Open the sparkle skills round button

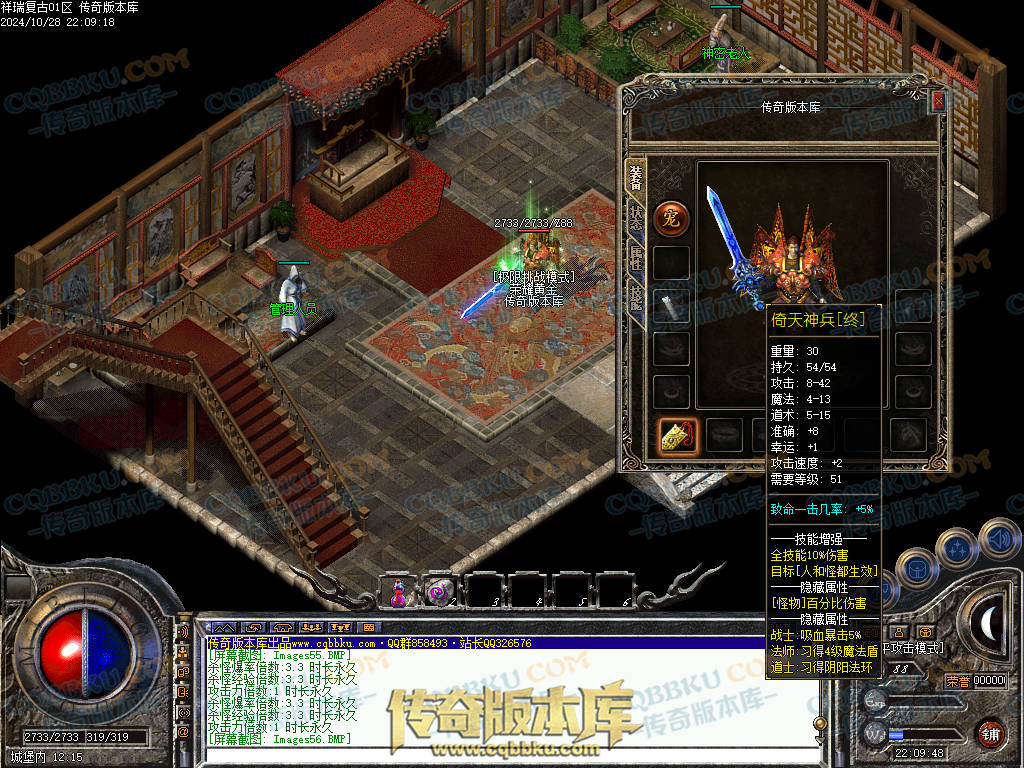tap(957, 548)
